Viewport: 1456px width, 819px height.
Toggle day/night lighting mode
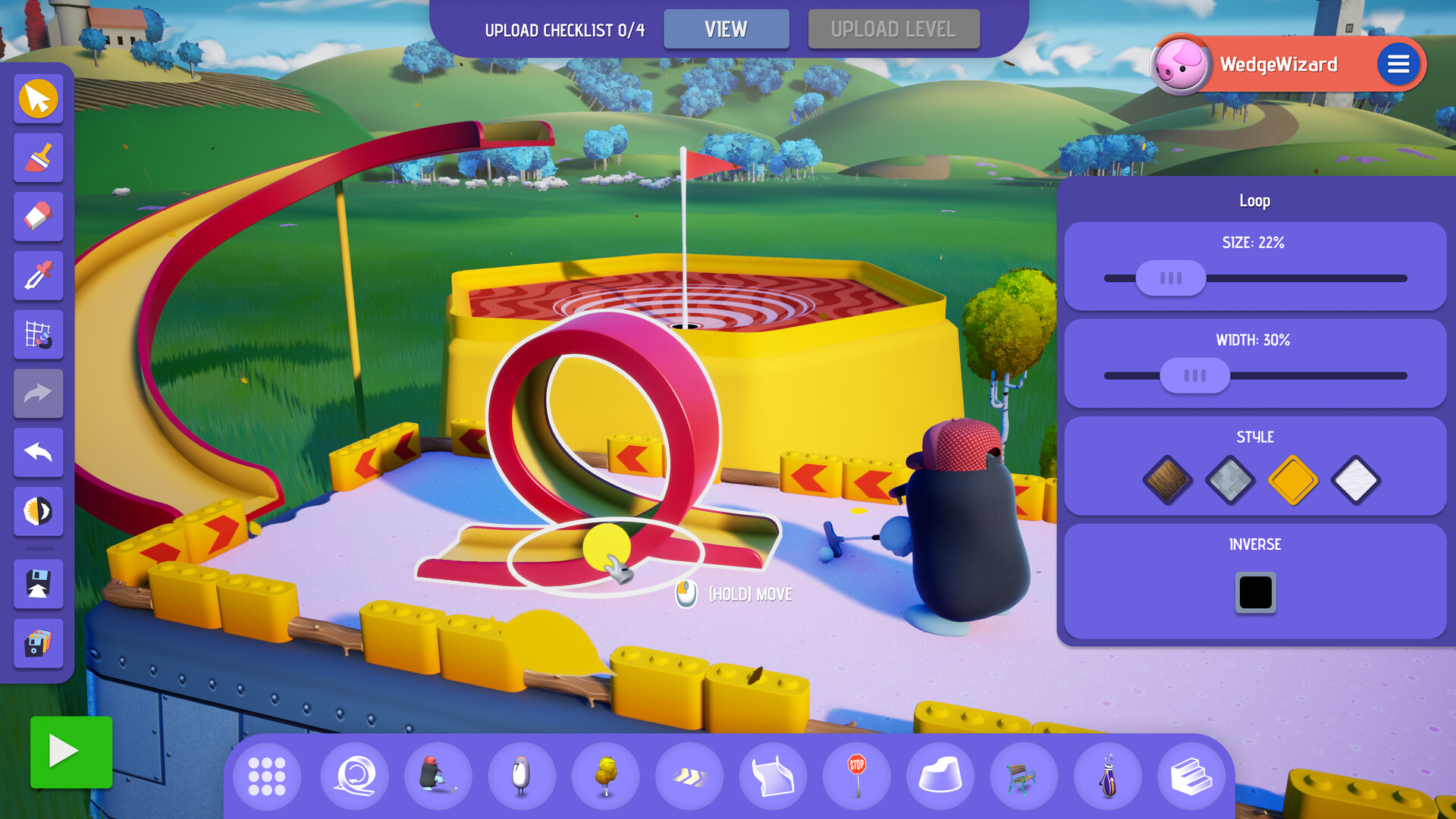pos(38,512)
